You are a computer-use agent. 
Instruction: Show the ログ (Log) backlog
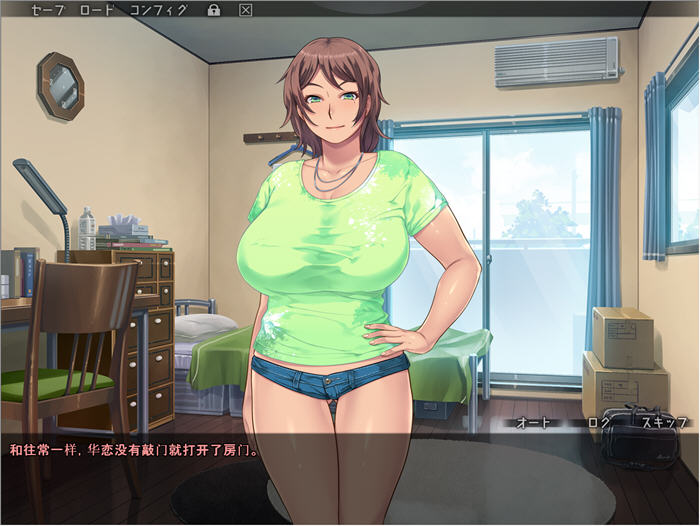[598, 423]
